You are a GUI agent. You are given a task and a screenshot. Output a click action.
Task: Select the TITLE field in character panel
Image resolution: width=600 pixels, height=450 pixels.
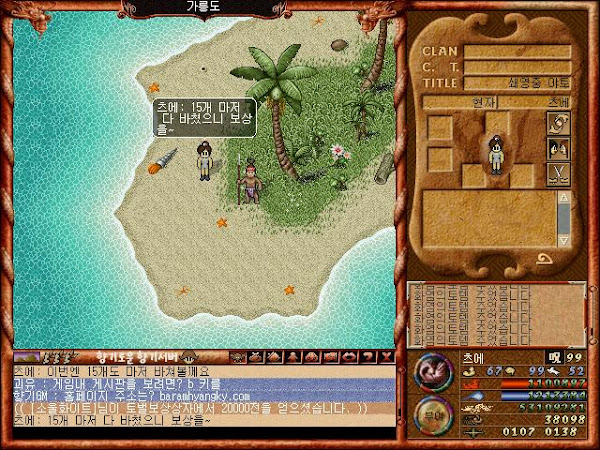[517, 83]
